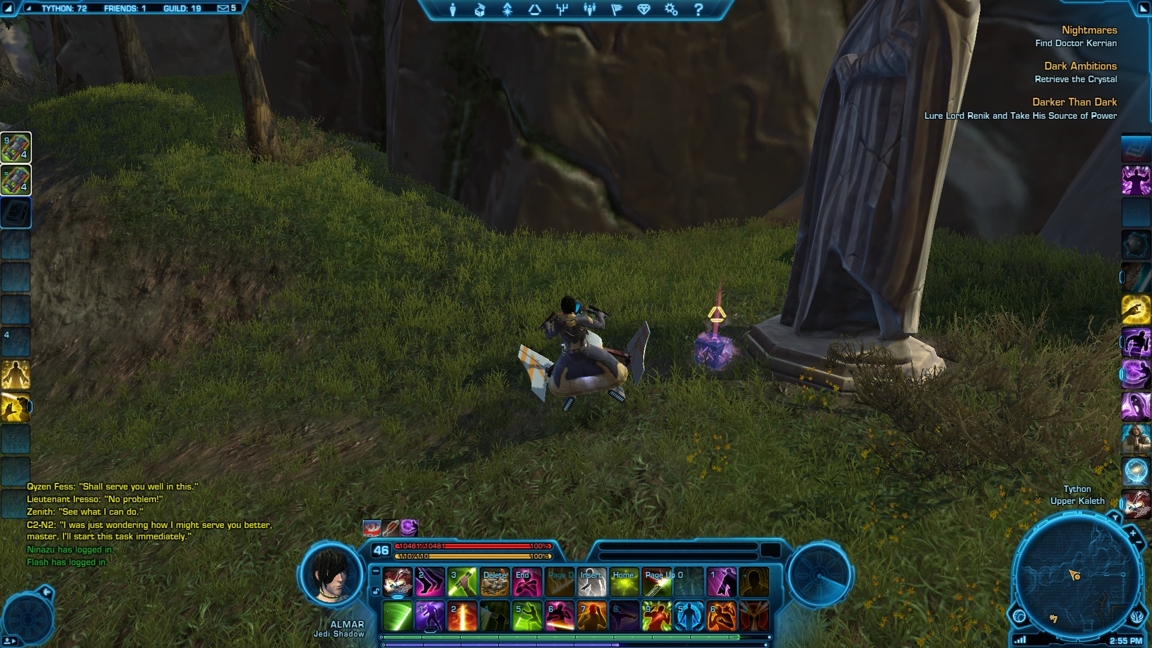Open the inventory chest icon

pos(480,10)
